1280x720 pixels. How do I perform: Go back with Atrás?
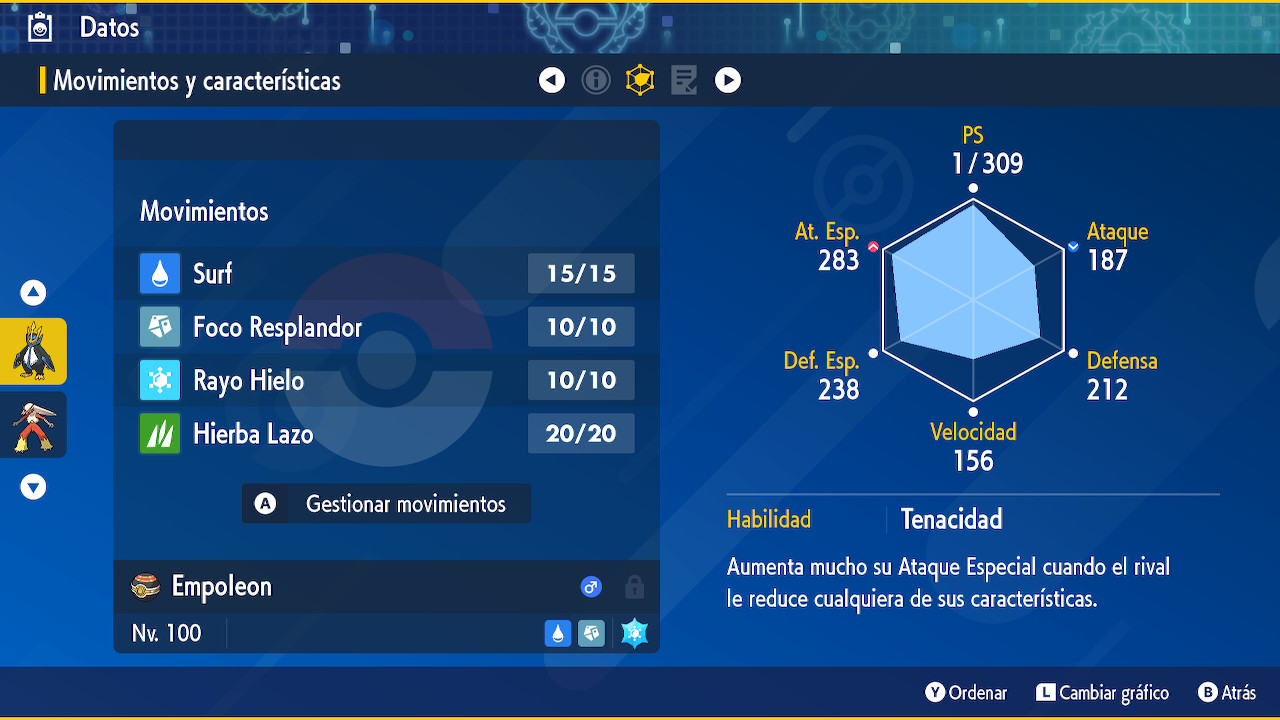pyautogui.click(x=1227, y=693)
